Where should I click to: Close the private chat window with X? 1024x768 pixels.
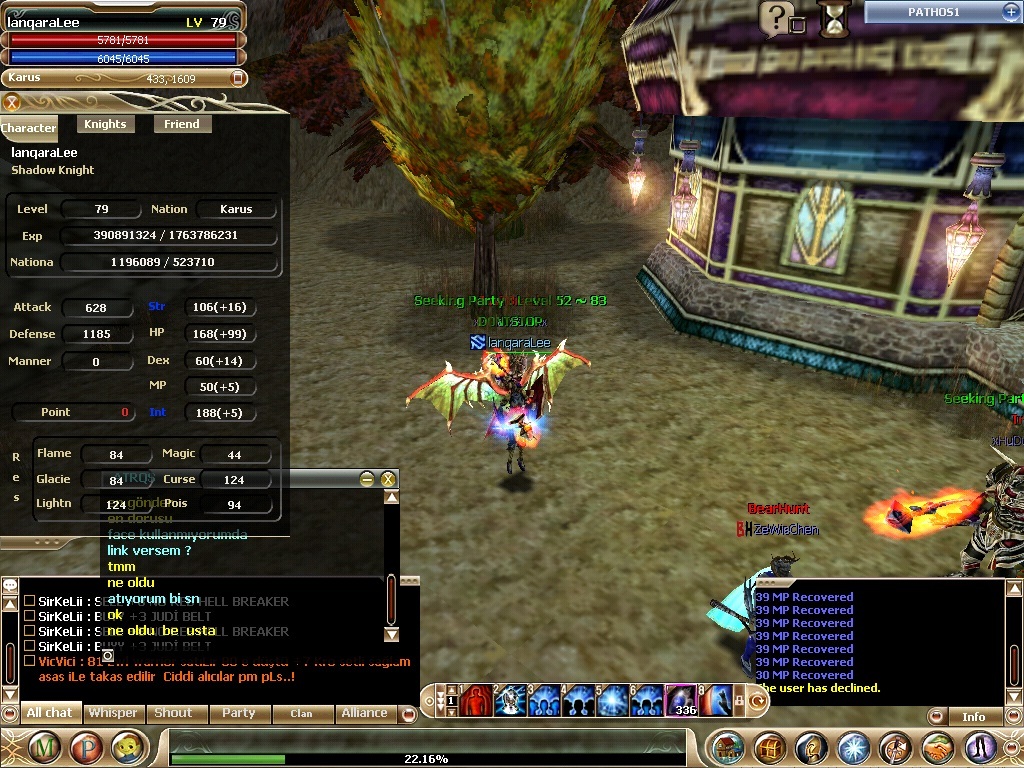389,479
